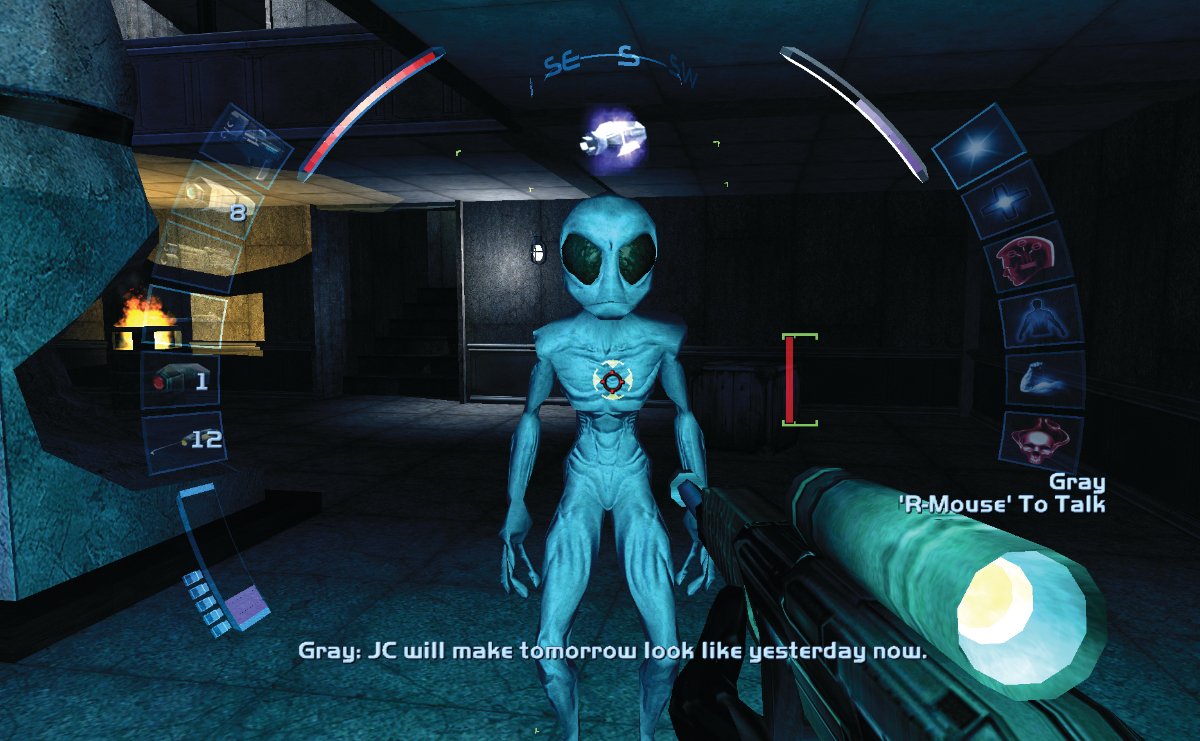This screenshot has height=741, width=1200.
Task: Select the red-lens device slot with count 1
Action: pyautogui.click(x=180, y=381)
